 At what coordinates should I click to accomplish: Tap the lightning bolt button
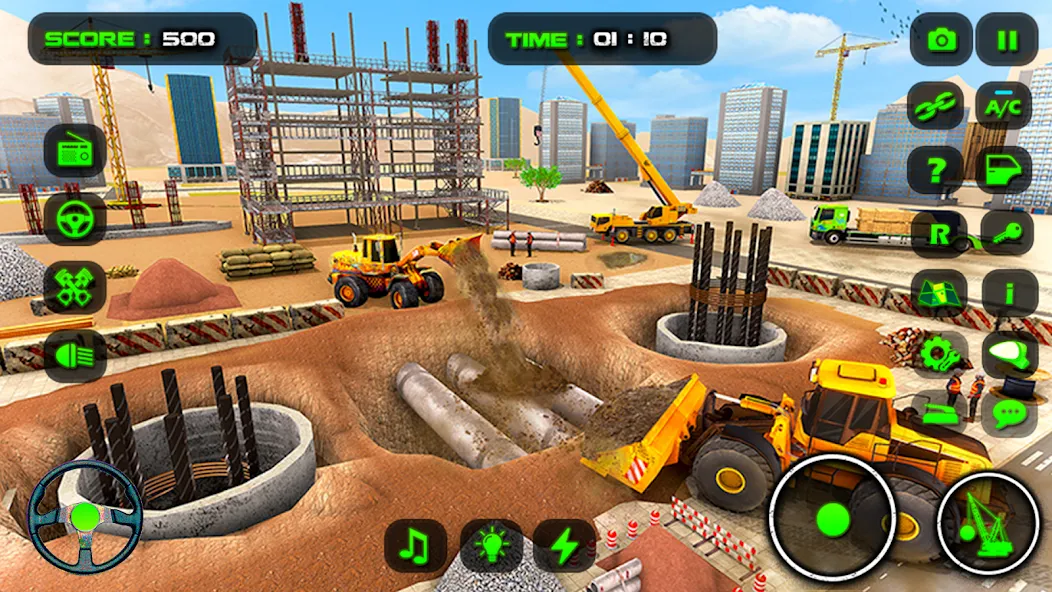click(564, 545)
